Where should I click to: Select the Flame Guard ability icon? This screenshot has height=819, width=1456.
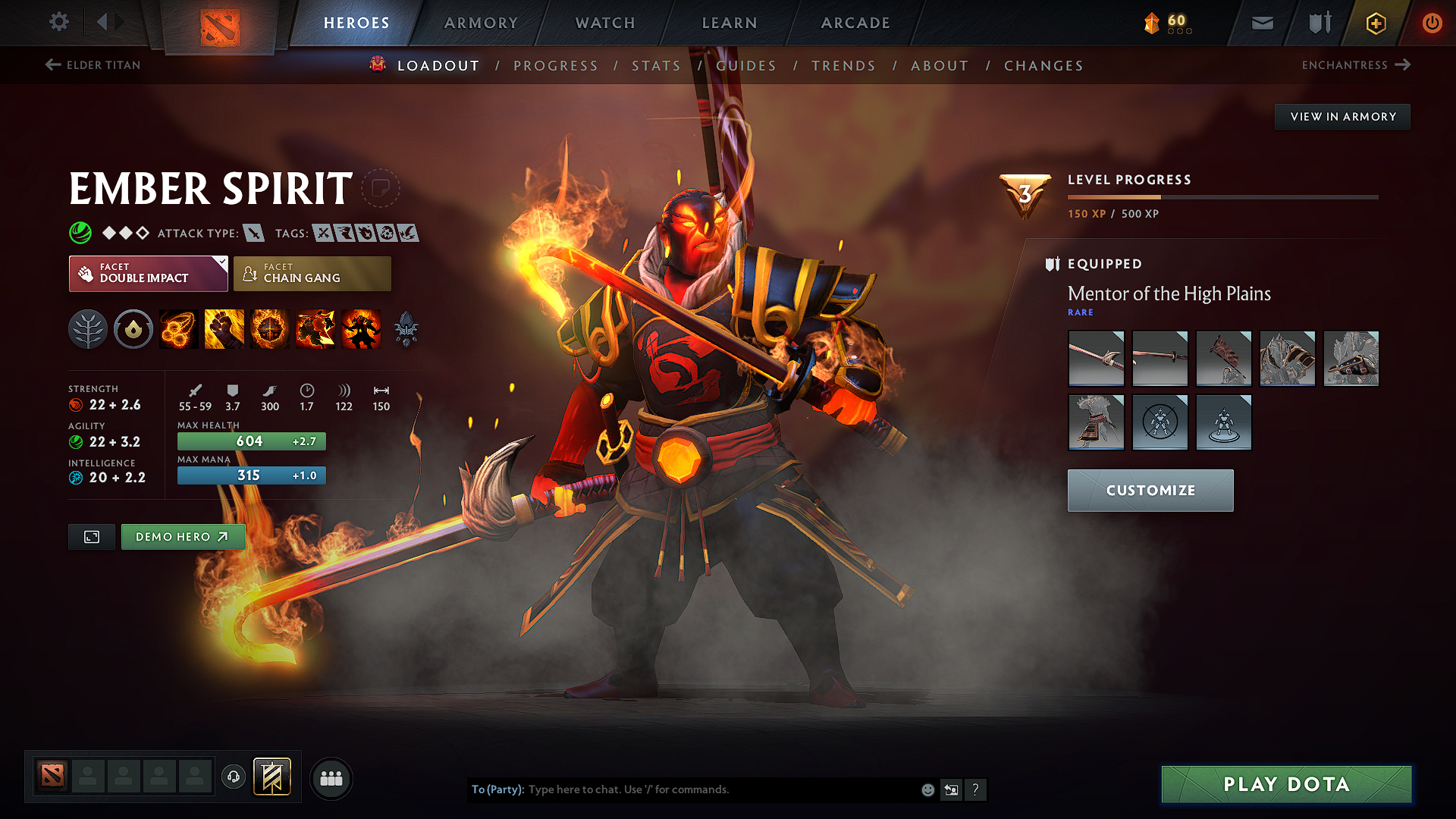[270, 328]
